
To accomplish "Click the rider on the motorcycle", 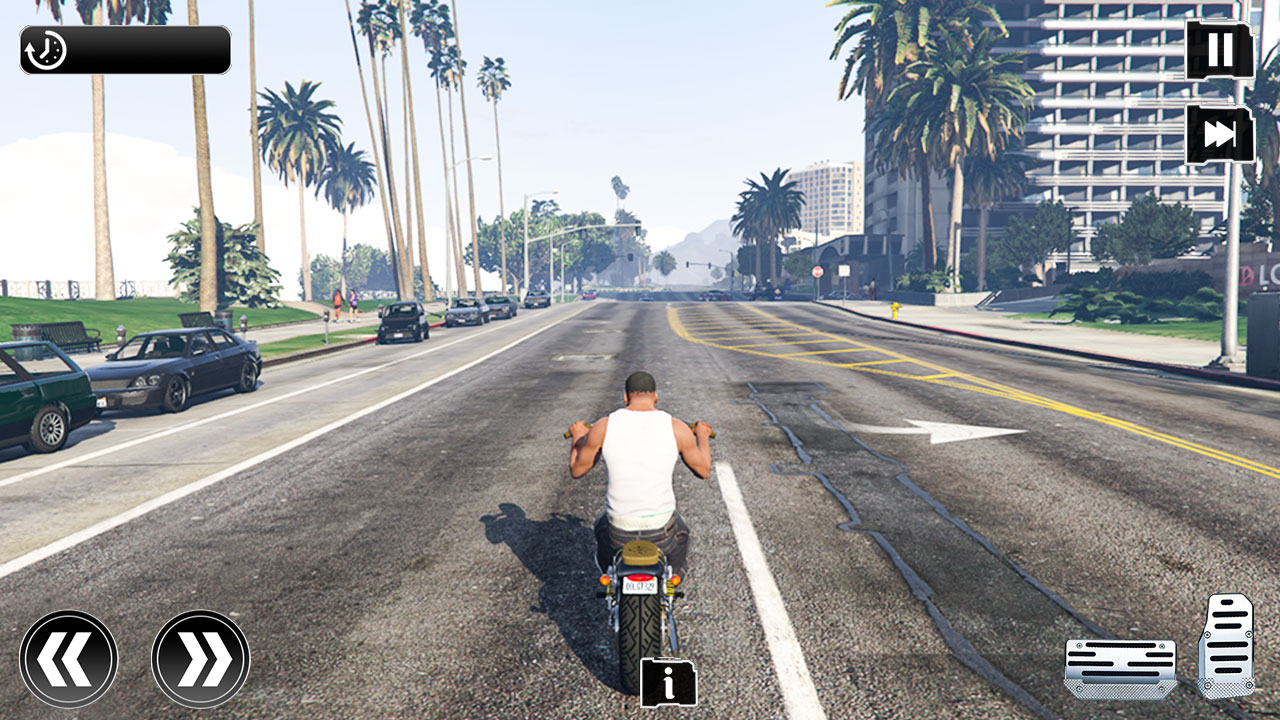I will tap(638, 450).
